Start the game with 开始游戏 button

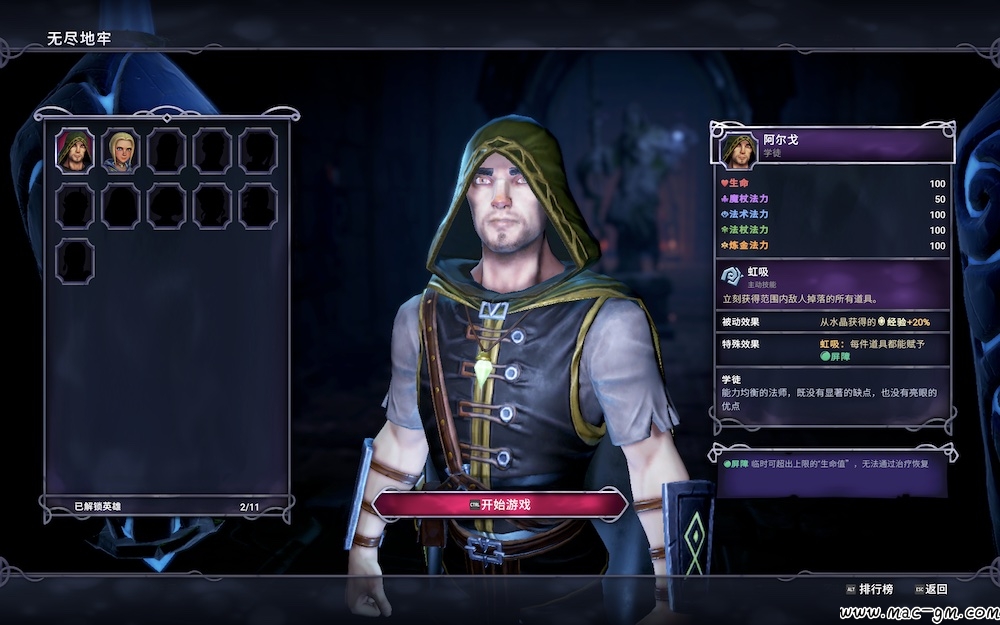click(500, 504)
